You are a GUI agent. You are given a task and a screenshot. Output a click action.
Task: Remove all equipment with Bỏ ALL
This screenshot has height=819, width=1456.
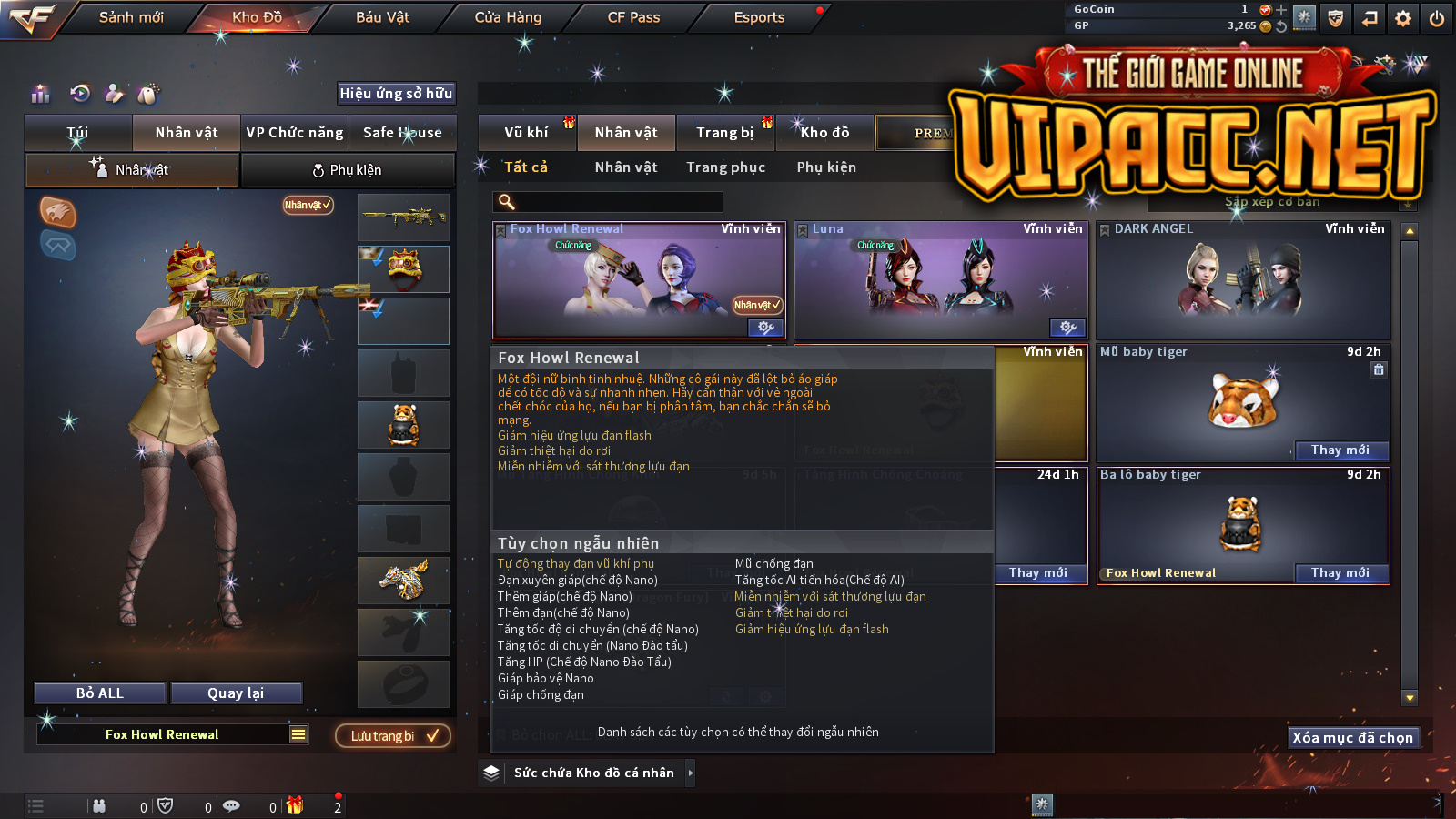coord(100,693)
